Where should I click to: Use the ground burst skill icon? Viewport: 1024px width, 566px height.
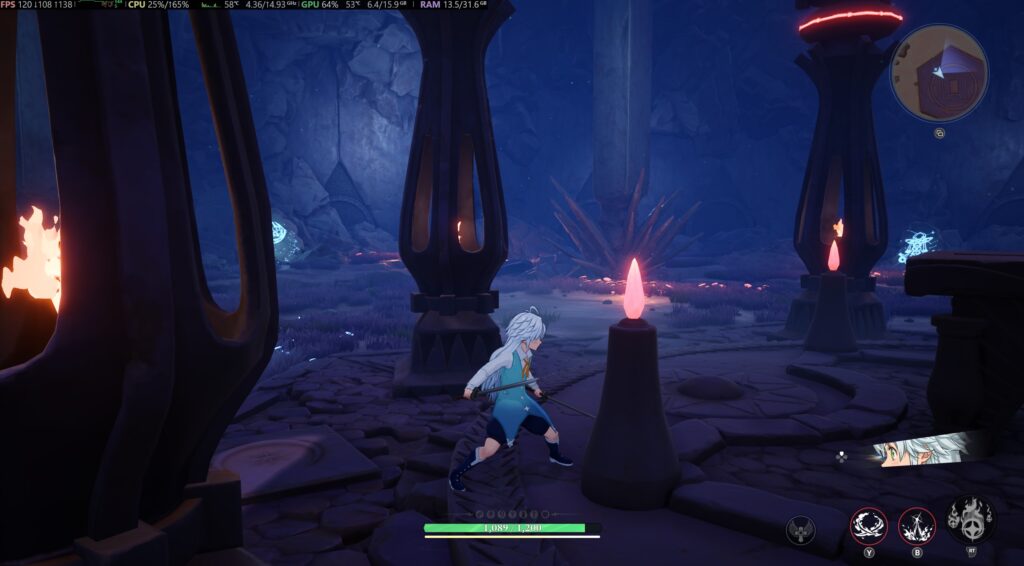tap(916, 524)
